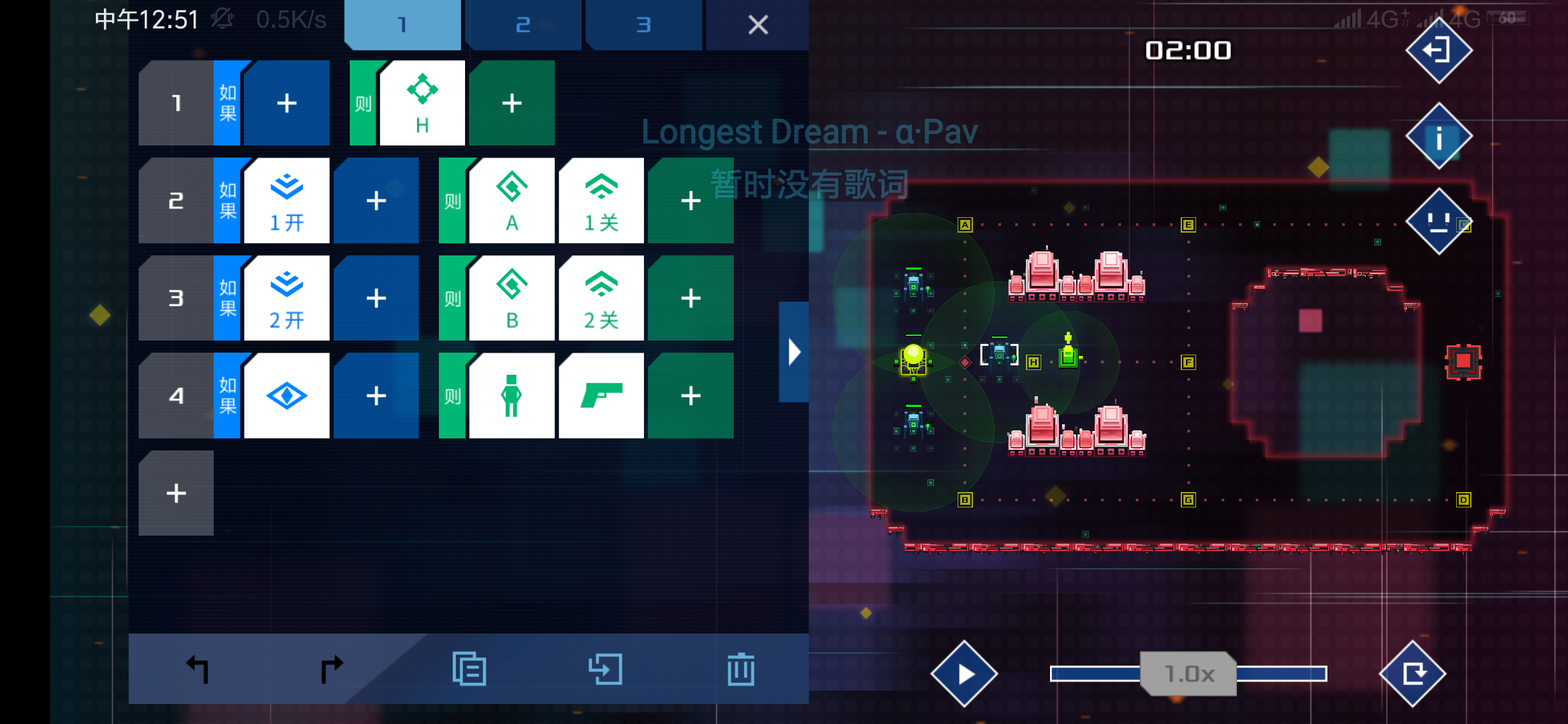The width and height of the screenshot is (1568, 724).
Task: Select the gun action icon in rule 4
Action: [x=601, y=396]
